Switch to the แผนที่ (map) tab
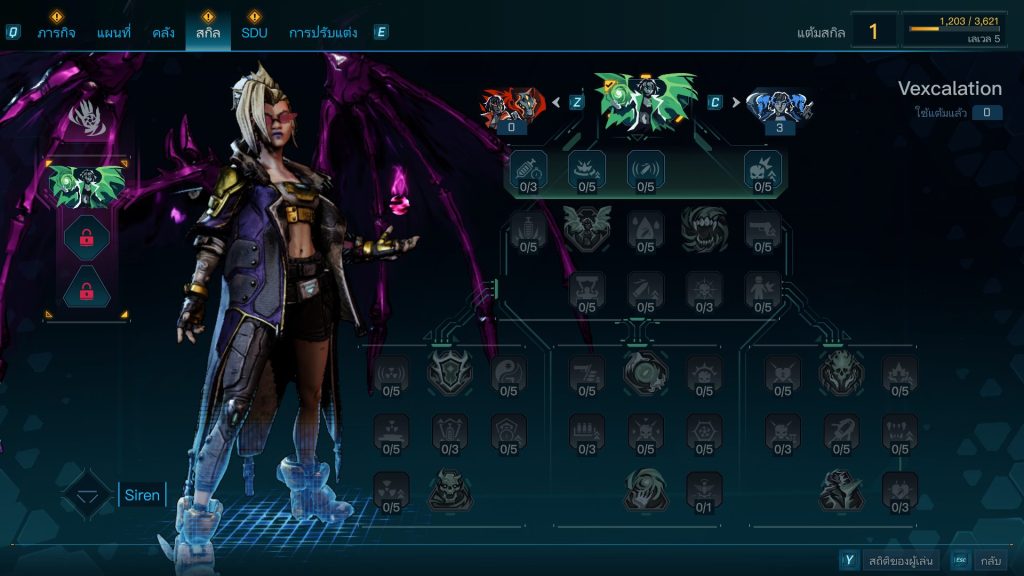1024x576 pixels. 114,32
